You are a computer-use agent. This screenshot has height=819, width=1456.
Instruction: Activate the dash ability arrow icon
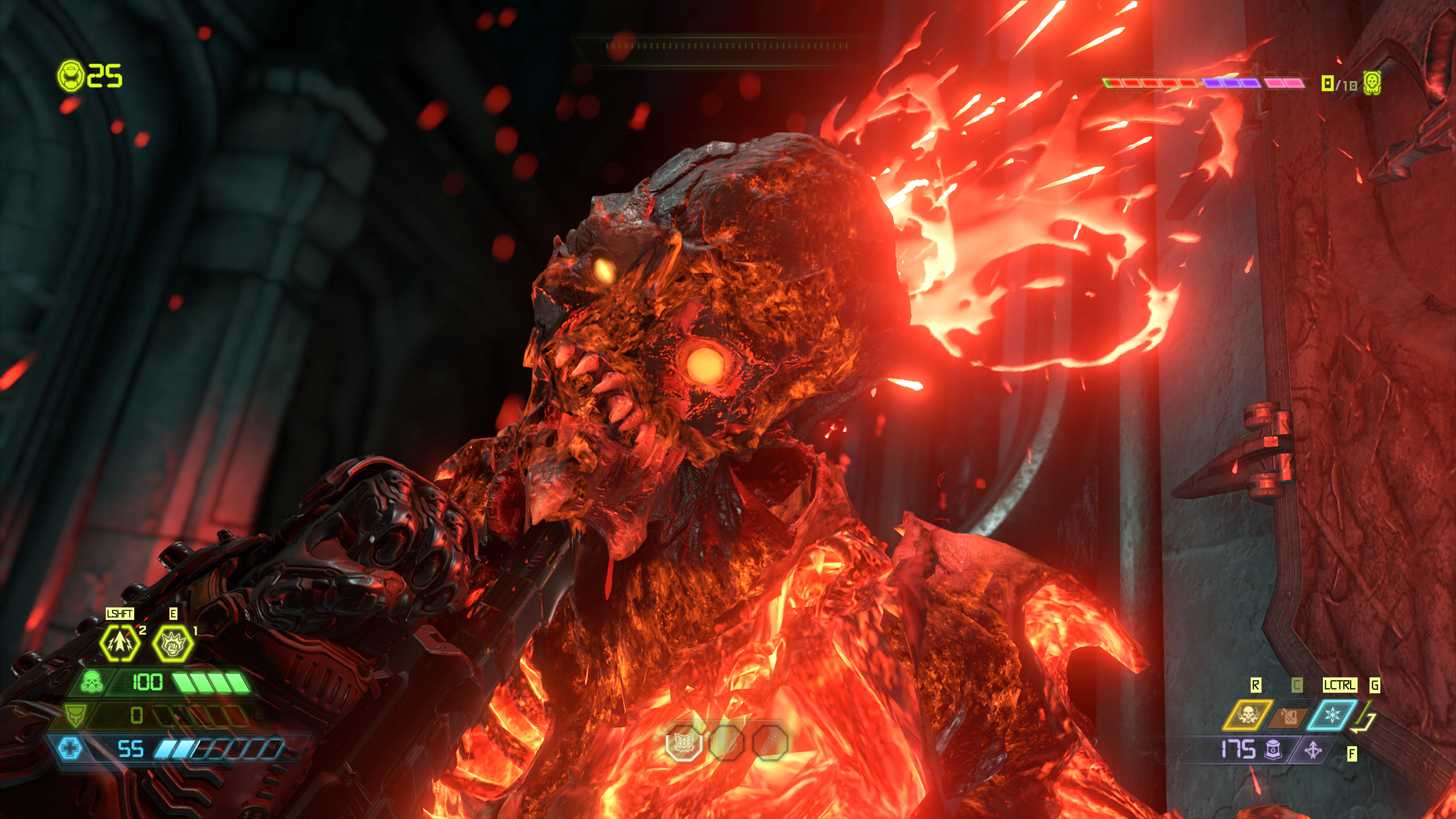pyautogui.click(x=119, y=643)
